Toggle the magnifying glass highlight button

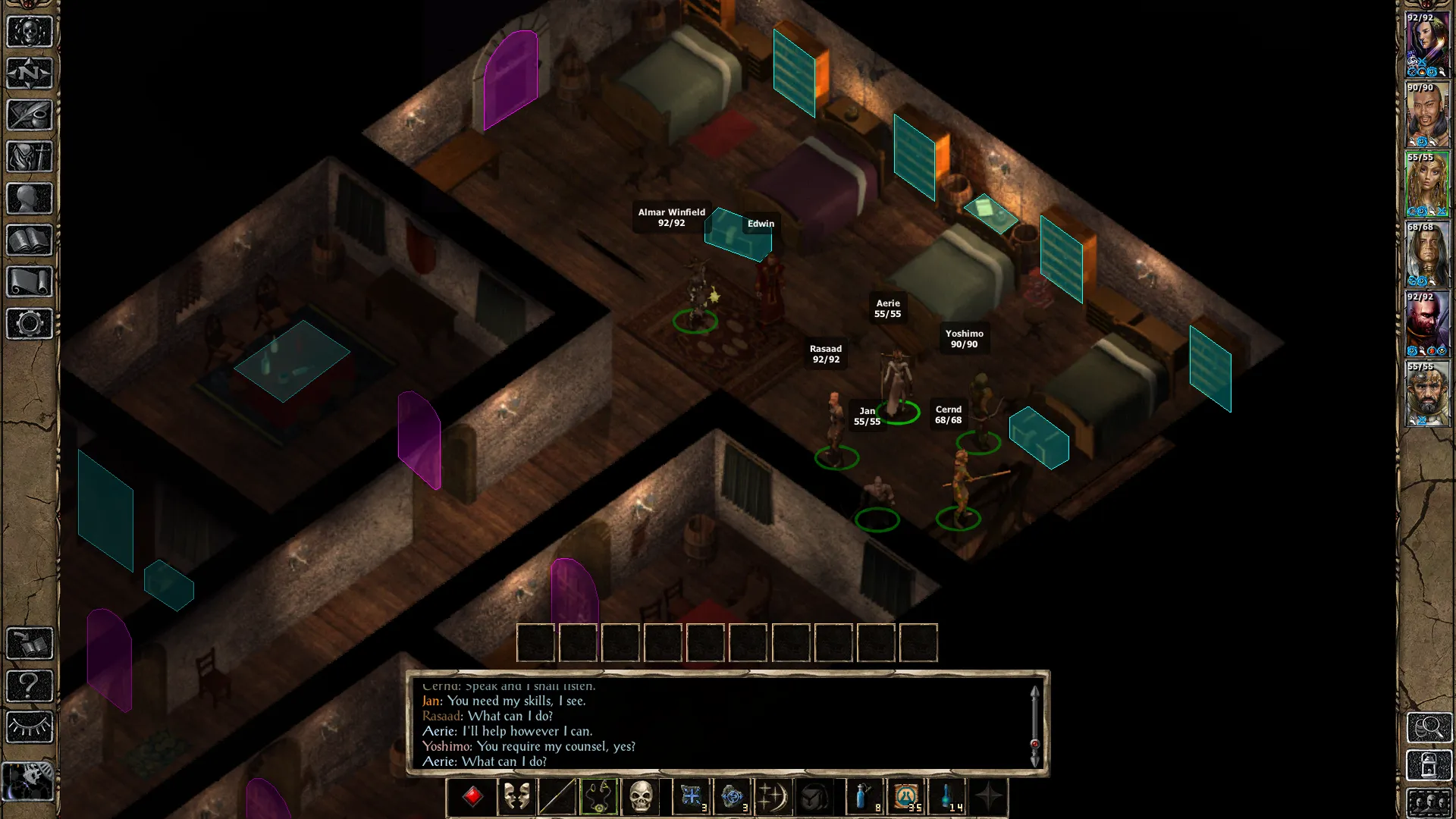click(x=1429, y=727)
